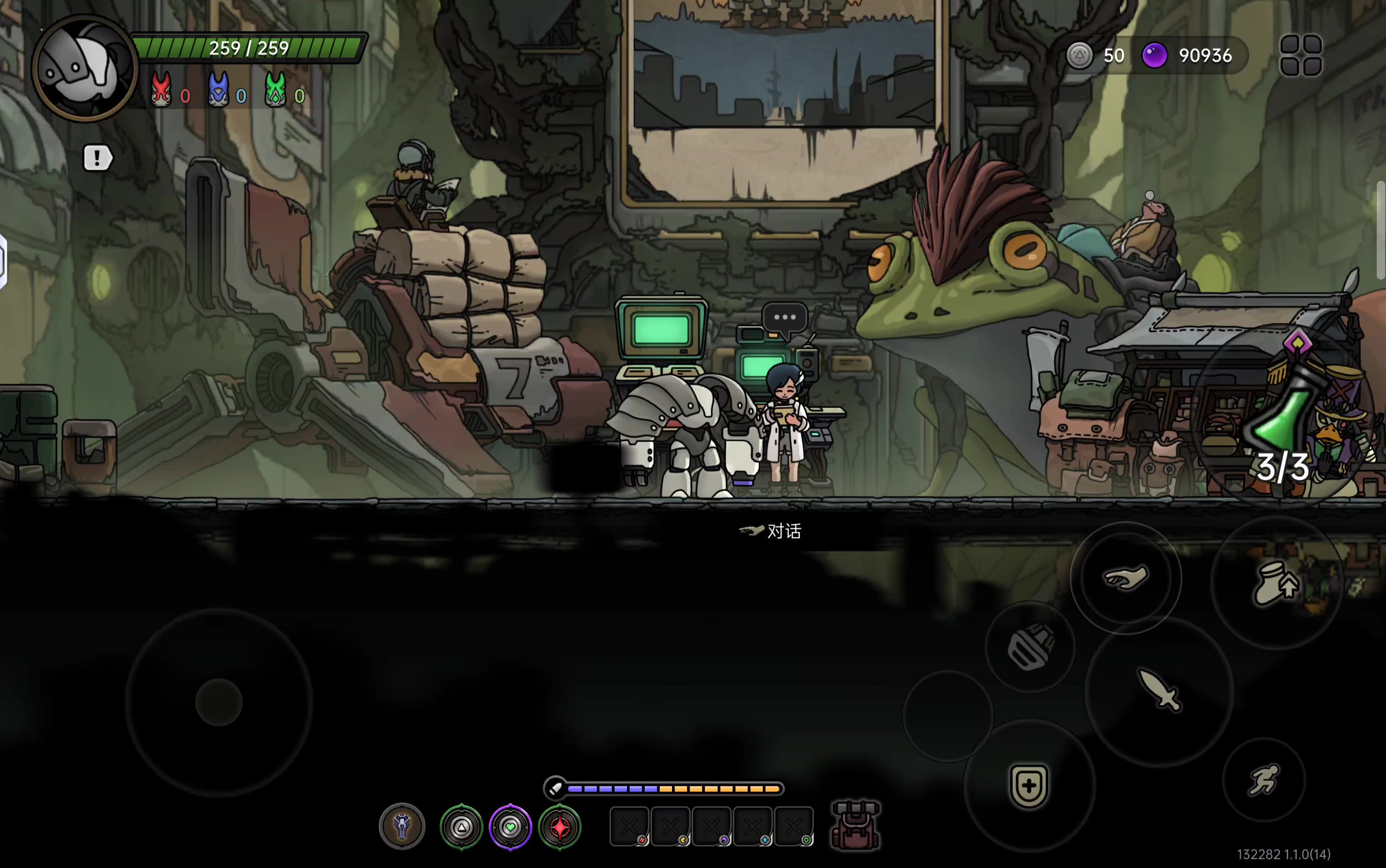Tap the NPC's ellipsis speech bubble

coord(784,317)
